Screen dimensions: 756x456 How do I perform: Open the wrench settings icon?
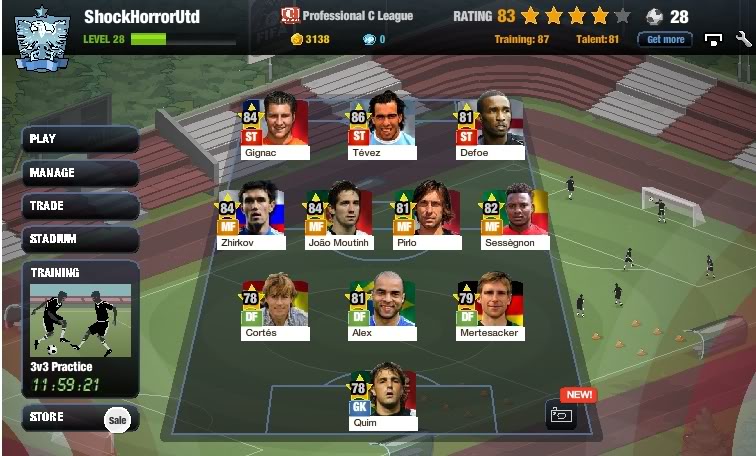click(743, 40)
